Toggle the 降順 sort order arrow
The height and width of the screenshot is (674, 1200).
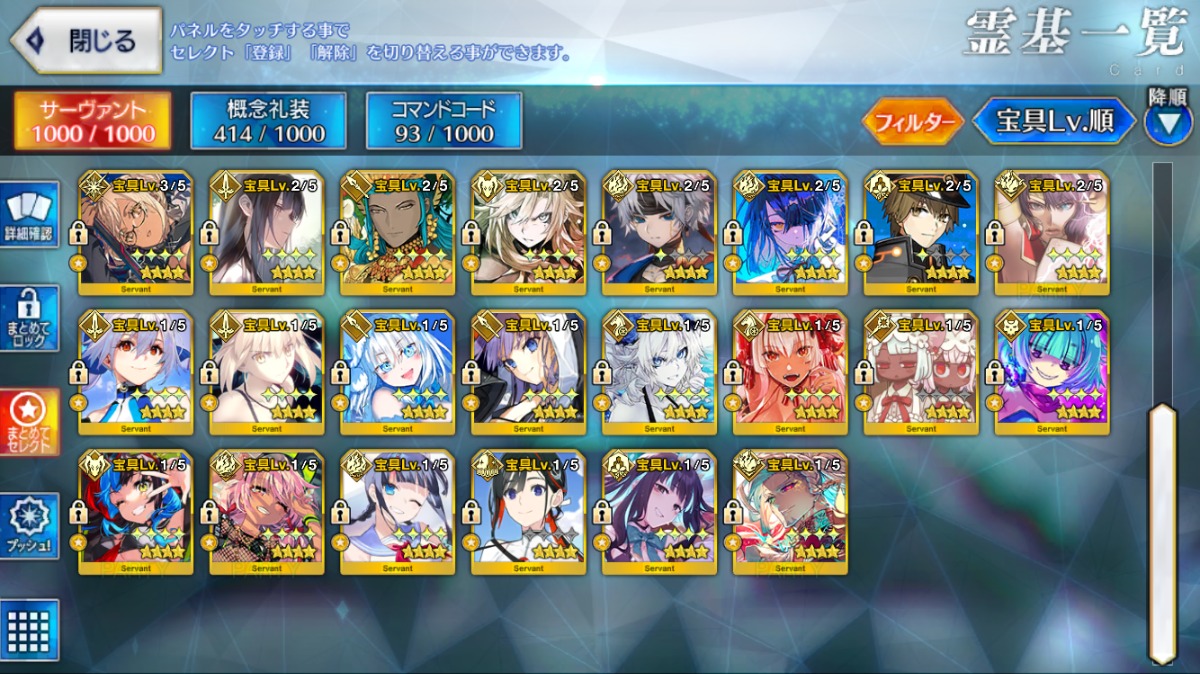[1167, 122]
